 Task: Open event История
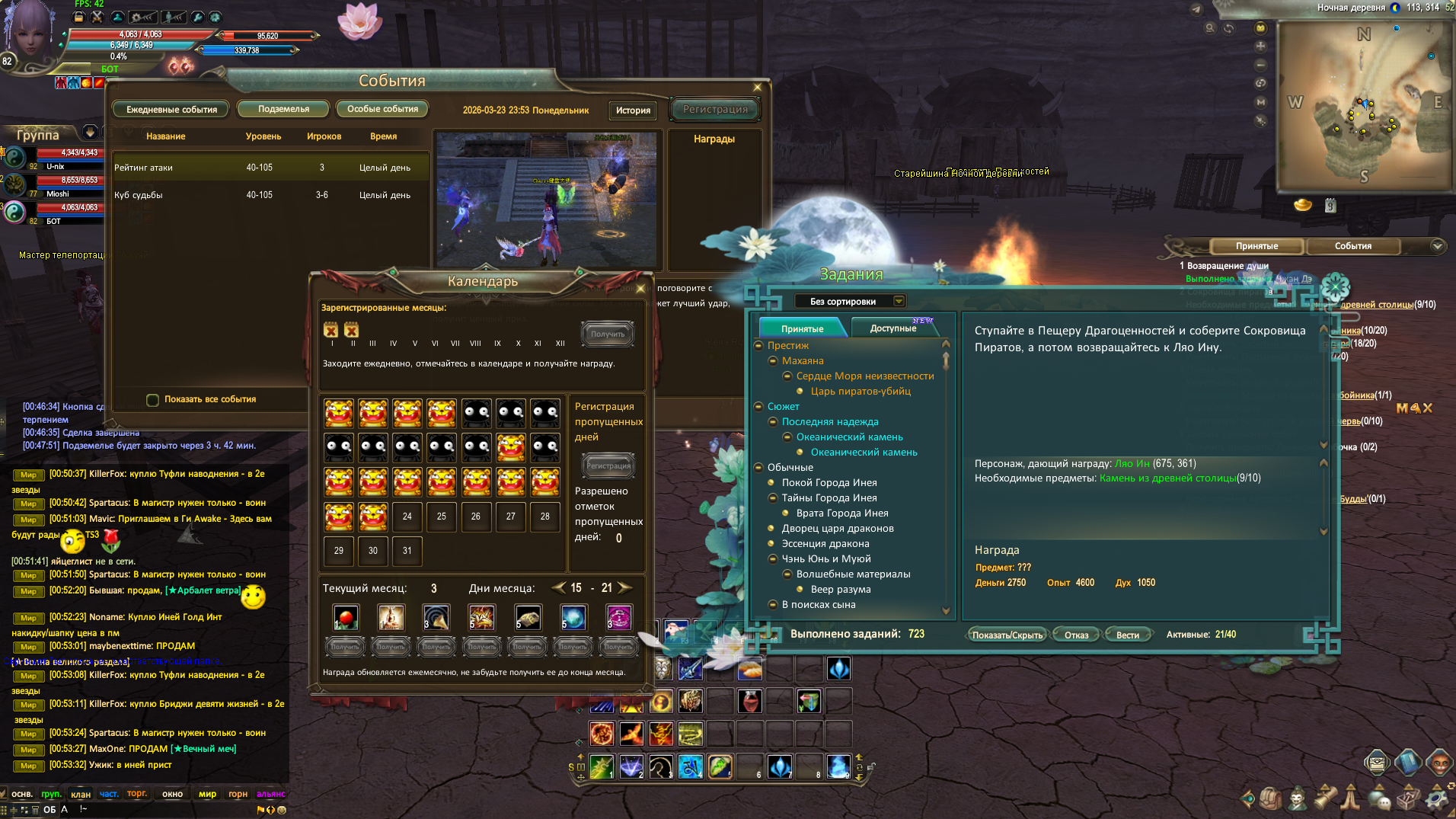point(633,110)
